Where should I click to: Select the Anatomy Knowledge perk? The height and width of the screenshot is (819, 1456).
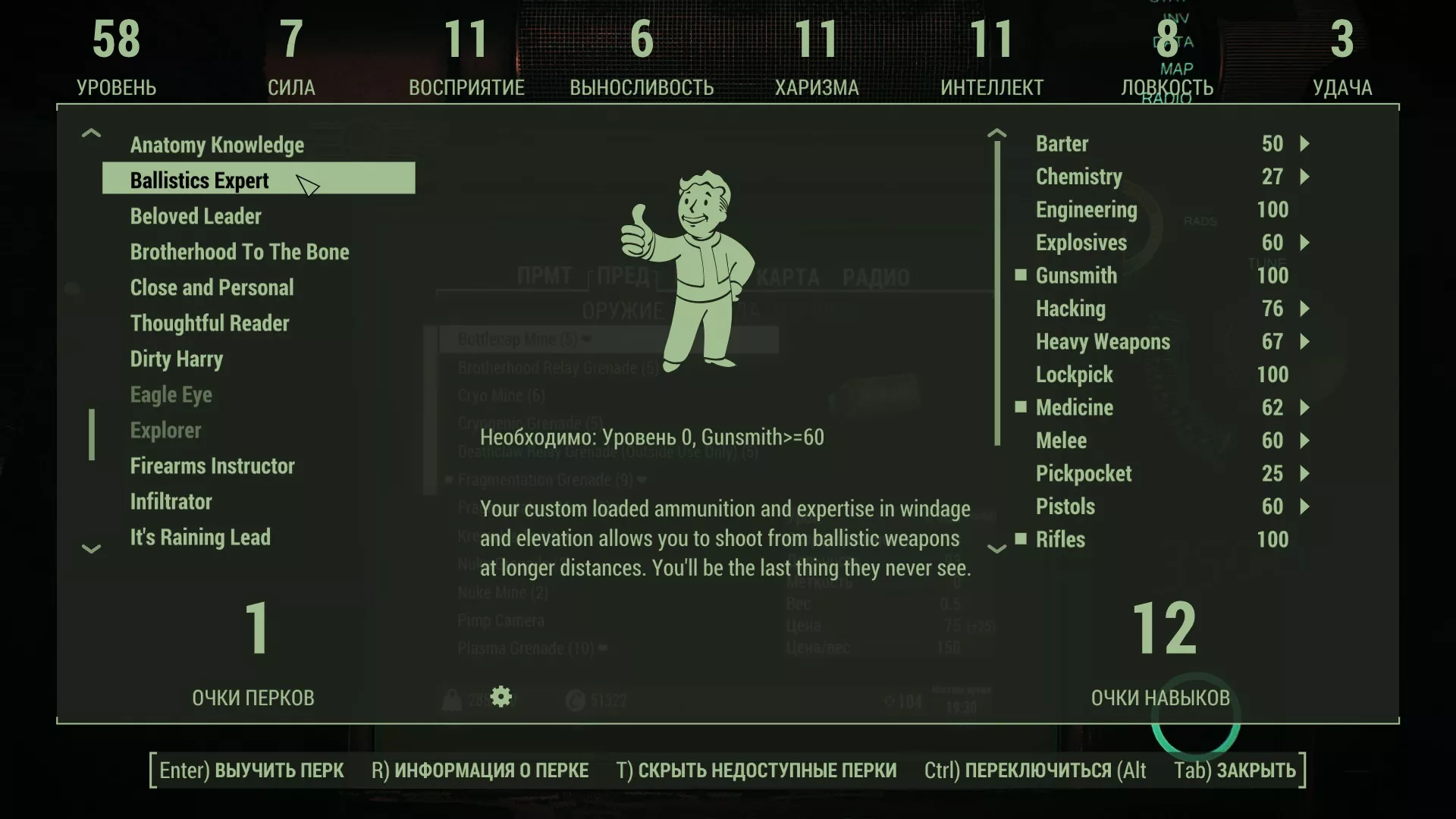(217, 145)
